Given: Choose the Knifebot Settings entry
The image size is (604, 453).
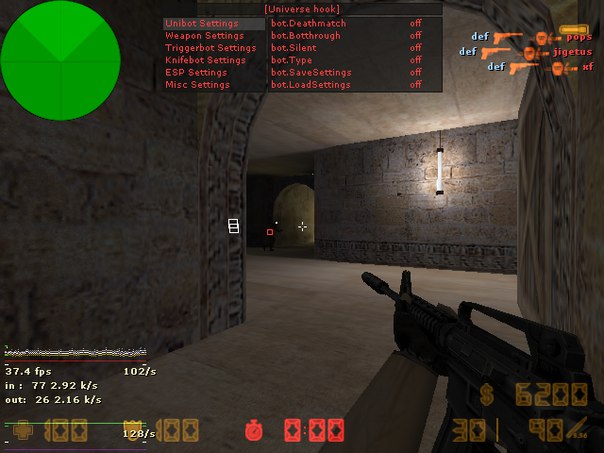Looking at the screenshot, I should (205, 60).
